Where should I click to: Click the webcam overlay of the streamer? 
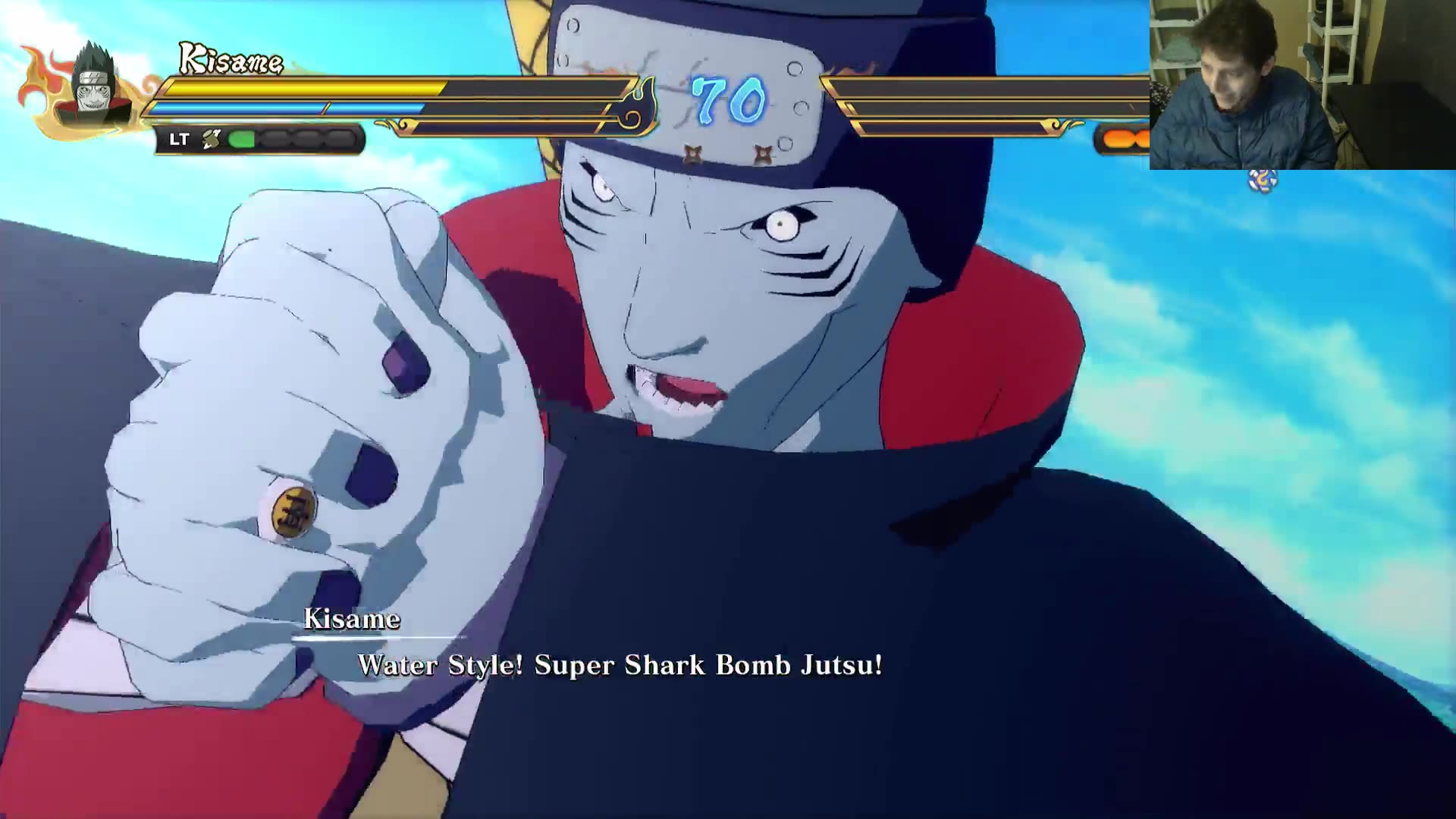click(x=1301, y=83)
